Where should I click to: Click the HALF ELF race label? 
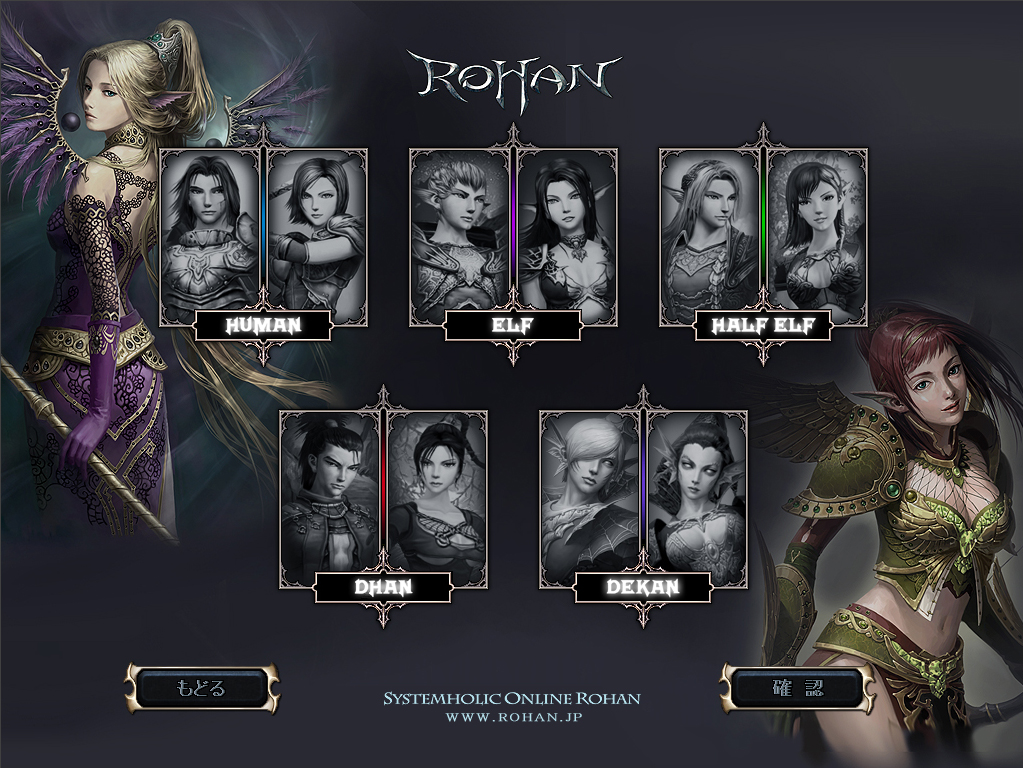(763, 326)
